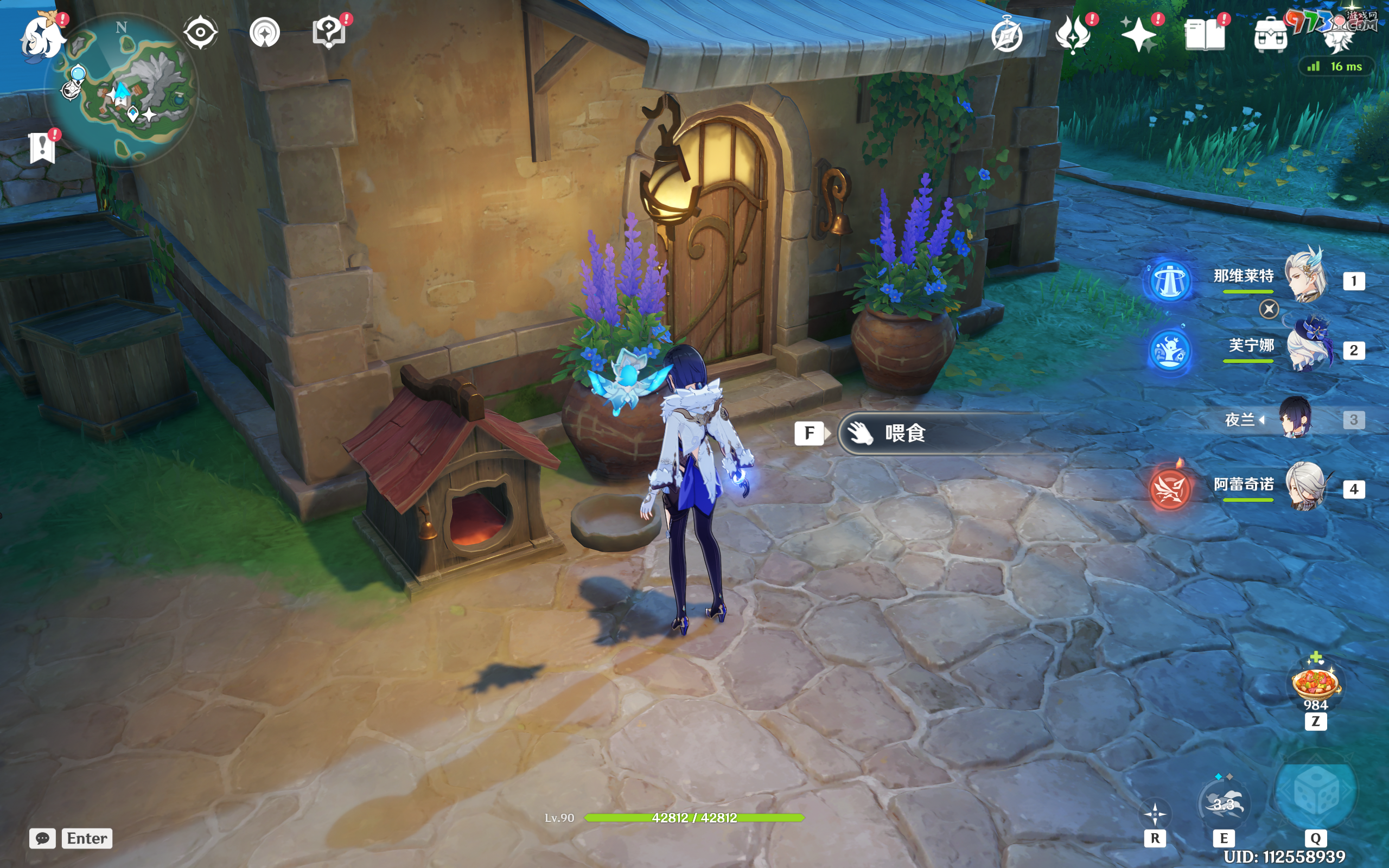This screenshot has height=868, width=1389.
Task: Open the round arch icon in the top bar
Action: [265, 32]
